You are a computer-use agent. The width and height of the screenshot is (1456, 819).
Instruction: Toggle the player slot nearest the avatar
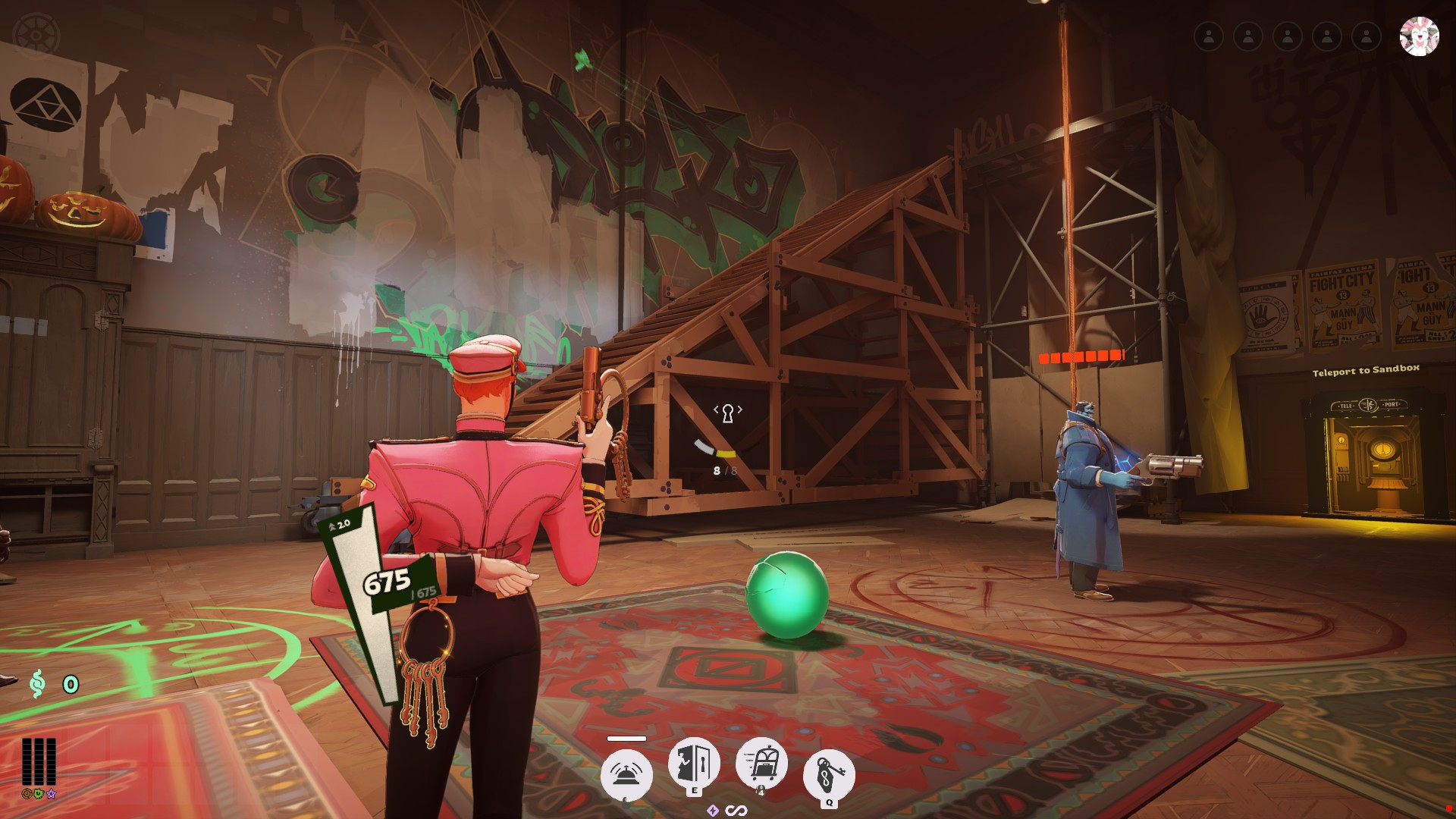1367,36
